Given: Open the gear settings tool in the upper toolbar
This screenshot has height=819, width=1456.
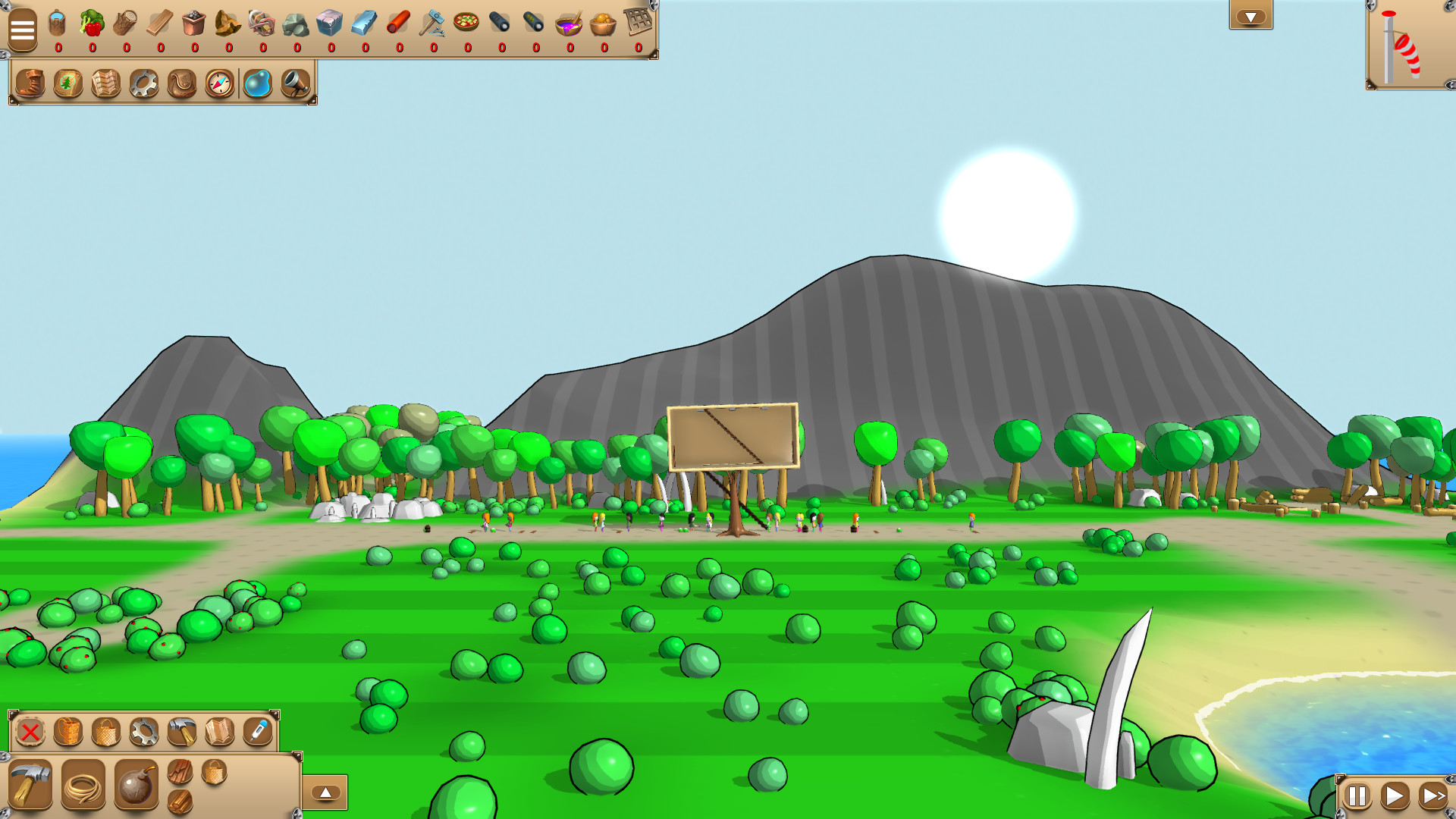Looking at the screenshot, I should [x=144, y=83].
